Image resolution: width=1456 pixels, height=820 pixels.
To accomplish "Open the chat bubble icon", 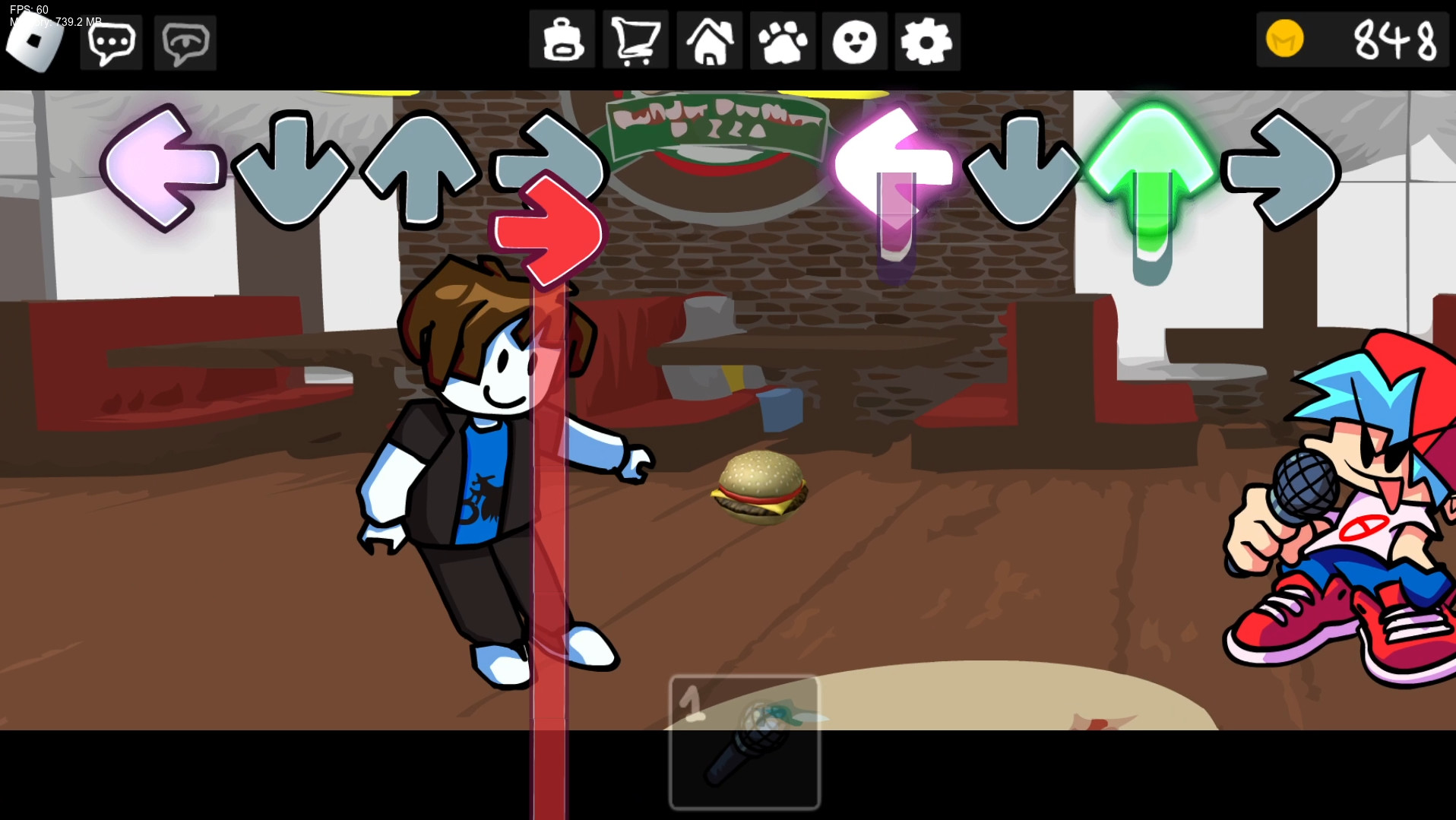I will click(x=110, y=42).
